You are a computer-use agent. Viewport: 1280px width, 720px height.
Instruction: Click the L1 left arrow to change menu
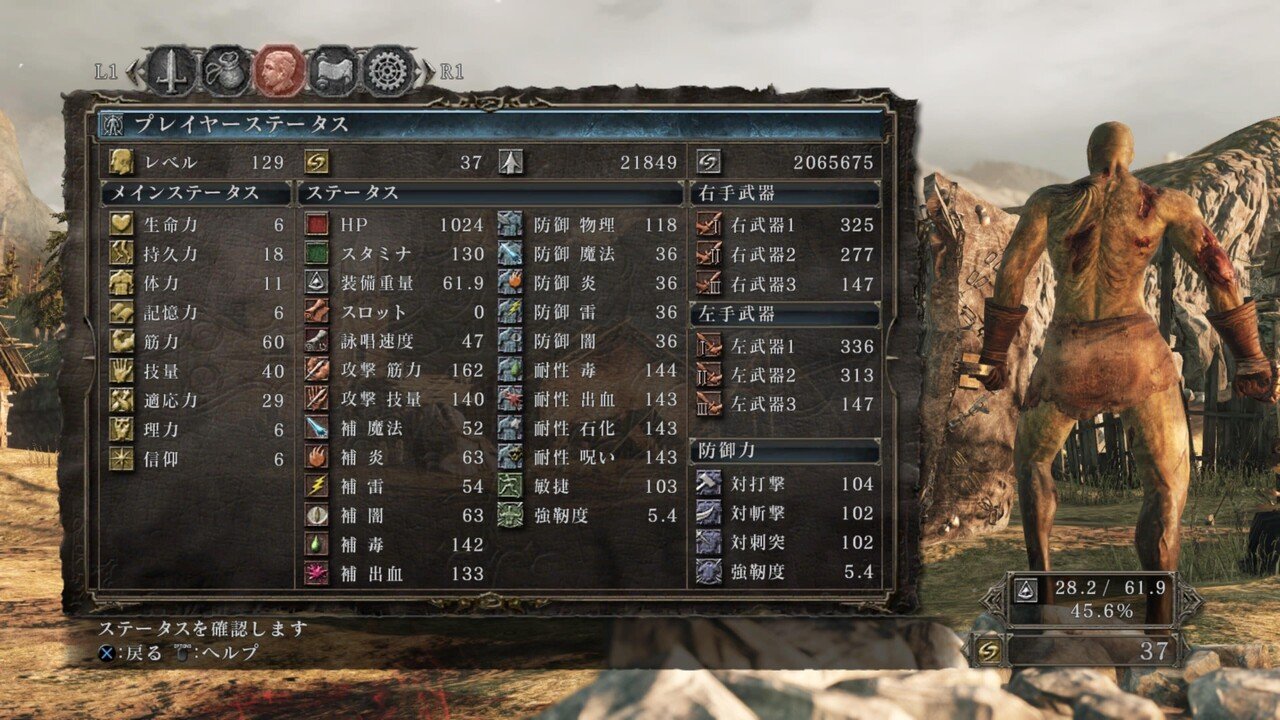pyautogui.click(x=133, y=70)
